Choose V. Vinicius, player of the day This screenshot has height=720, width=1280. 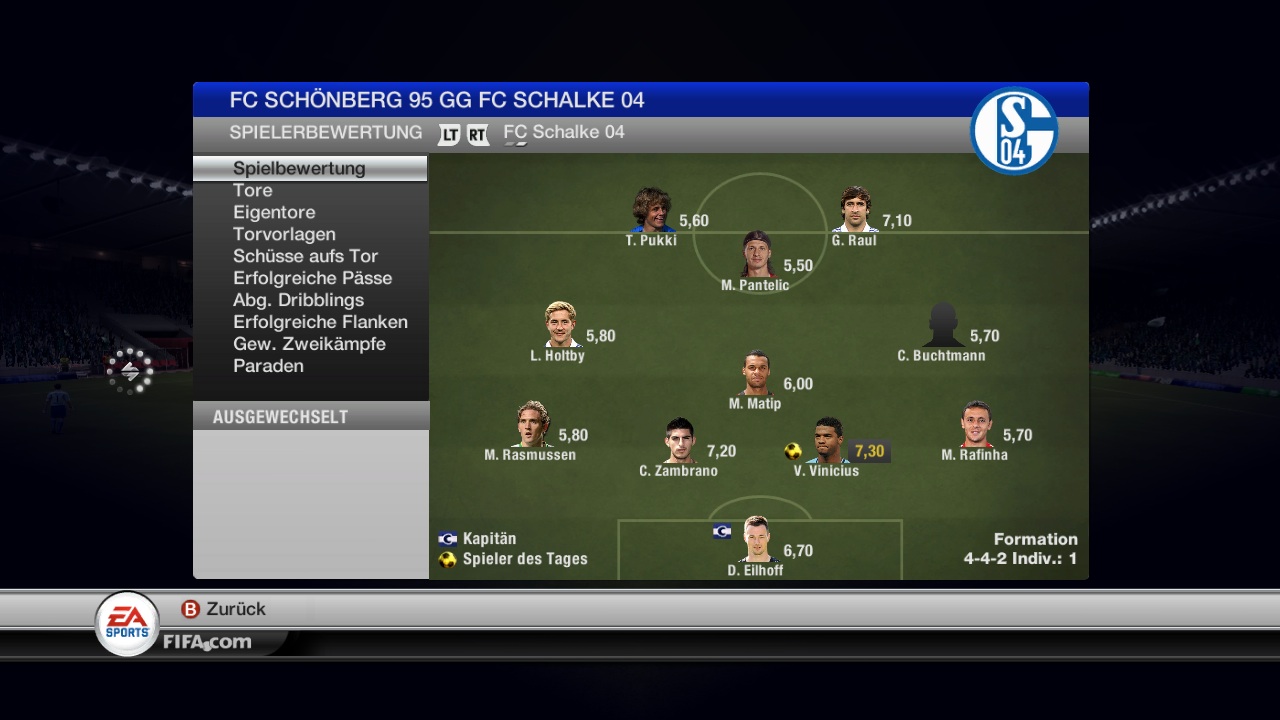828,441
